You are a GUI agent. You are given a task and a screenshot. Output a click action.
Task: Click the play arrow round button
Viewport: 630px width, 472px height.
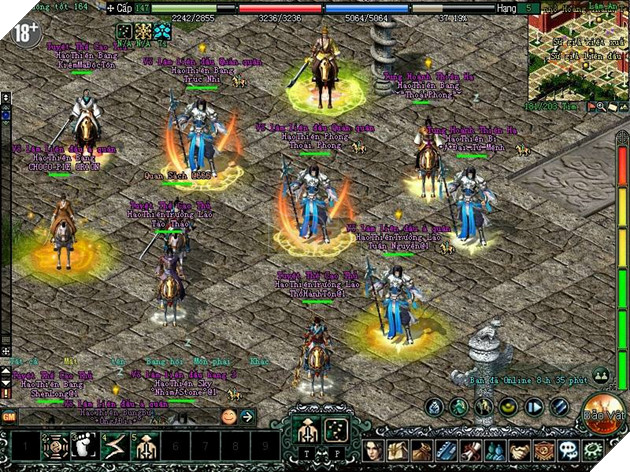pyautogui.click(x=534, y=407)
